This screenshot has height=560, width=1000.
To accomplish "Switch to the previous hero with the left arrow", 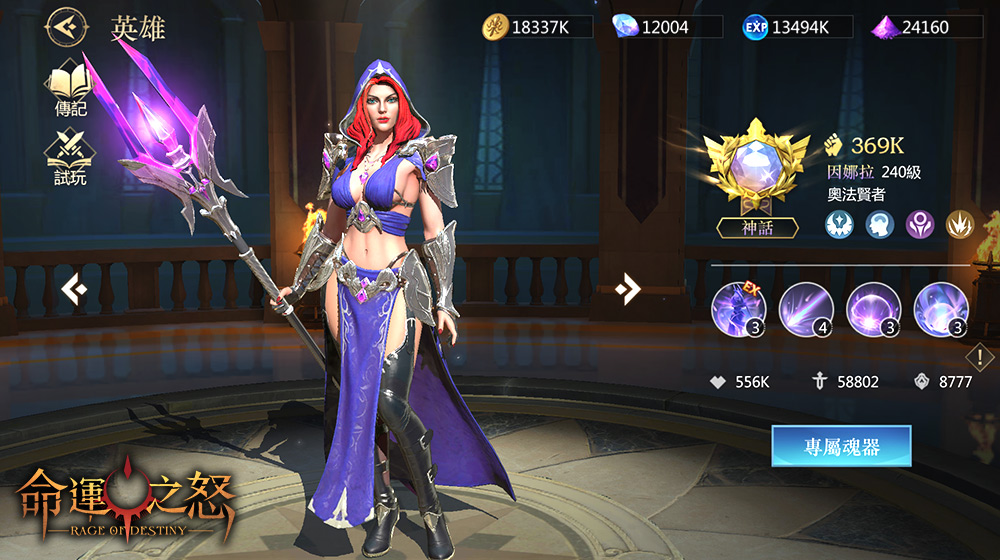I will [x=74, y=290].
